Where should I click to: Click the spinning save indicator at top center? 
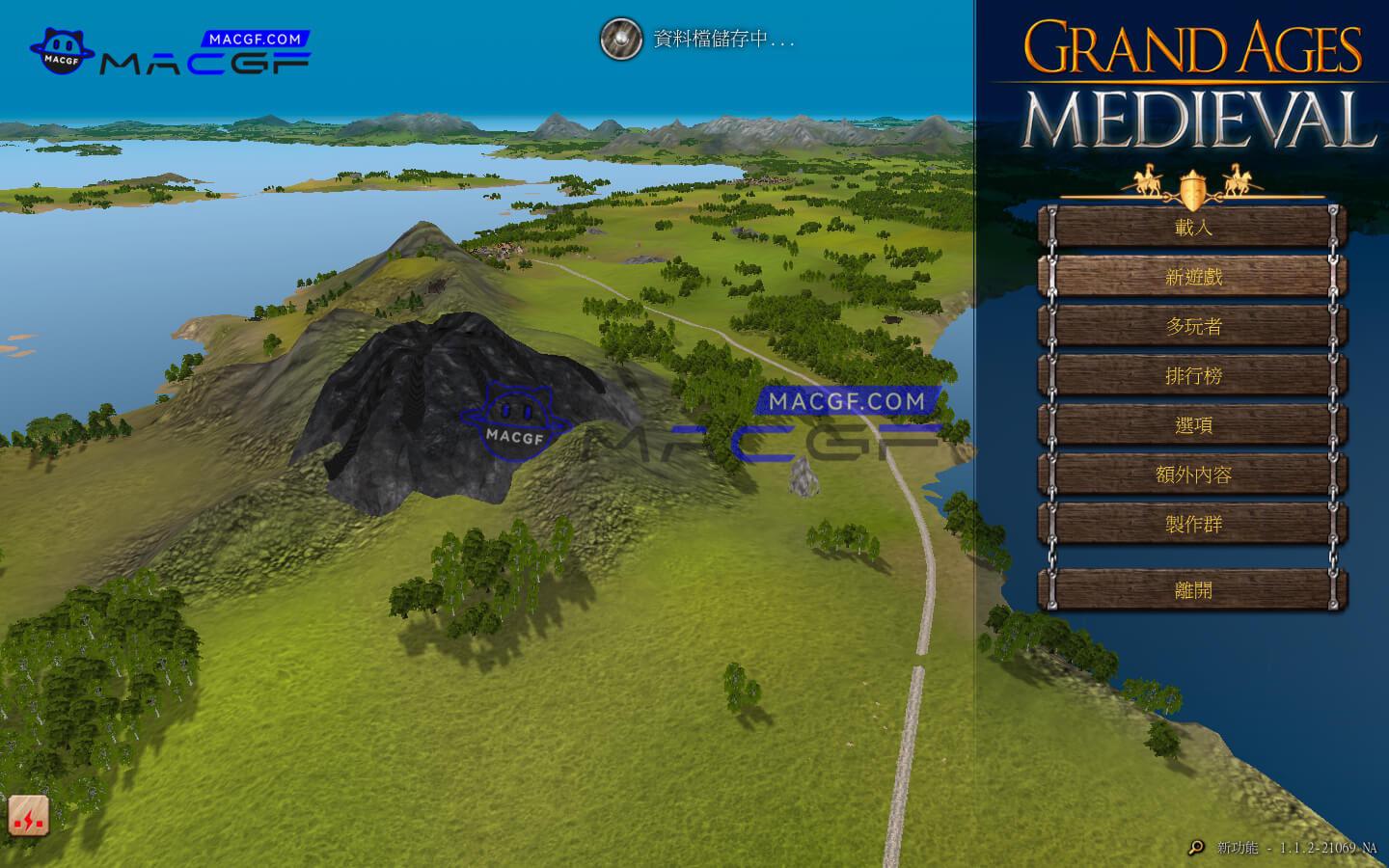(x=623, y=41)
